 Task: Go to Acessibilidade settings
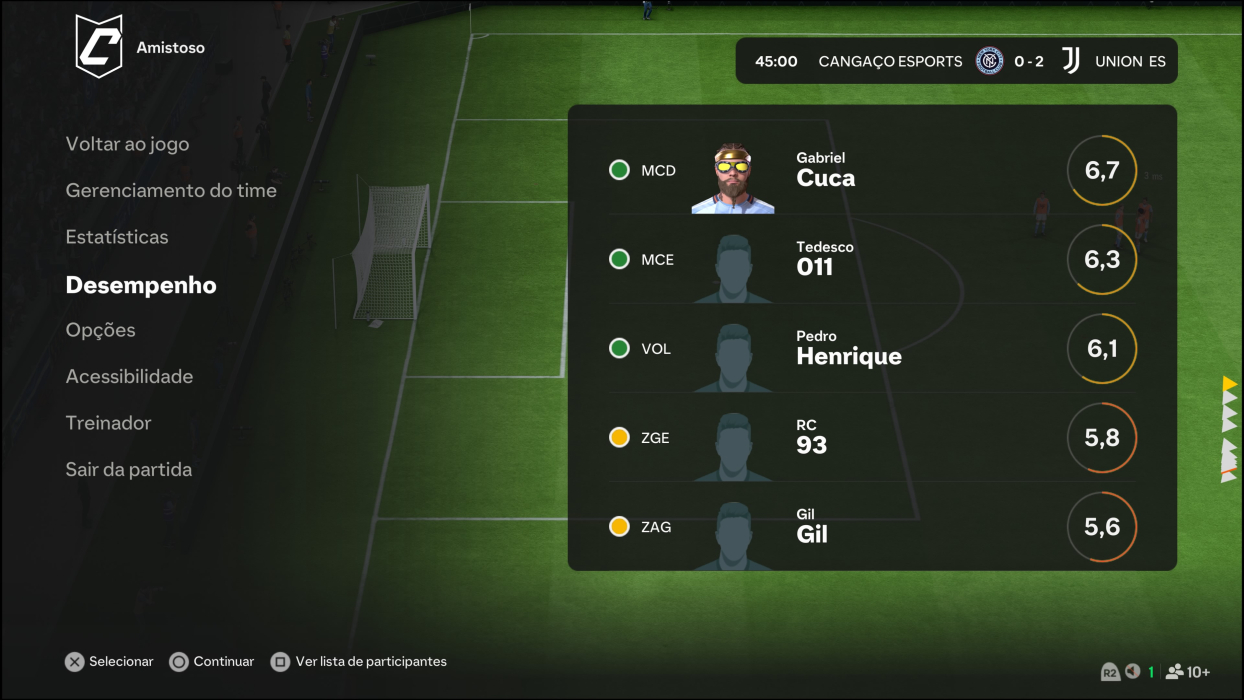tap(129, 376)
